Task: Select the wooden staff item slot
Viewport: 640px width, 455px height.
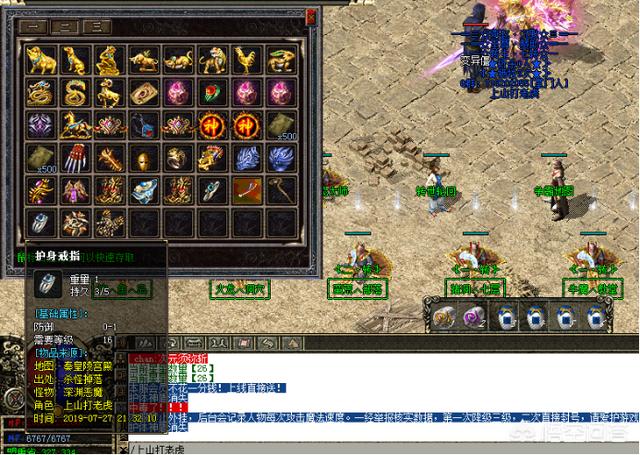Action: [x=280, y=190]
